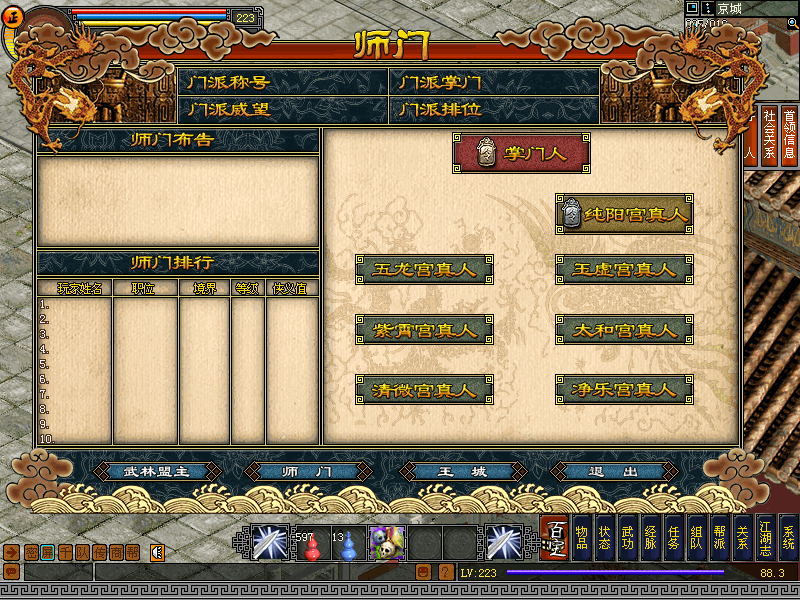Switch to the 王城 page
Viewport: 800px width, 600px height.
(463, 472)
